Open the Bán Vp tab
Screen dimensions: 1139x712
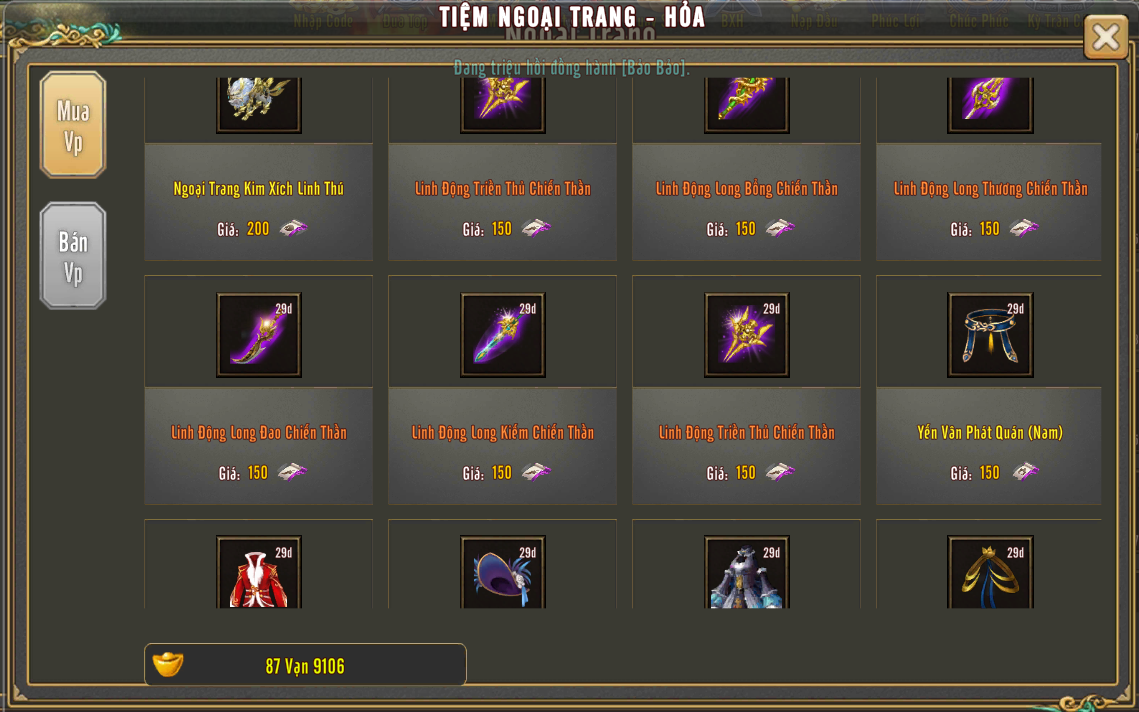pos(73,256)
